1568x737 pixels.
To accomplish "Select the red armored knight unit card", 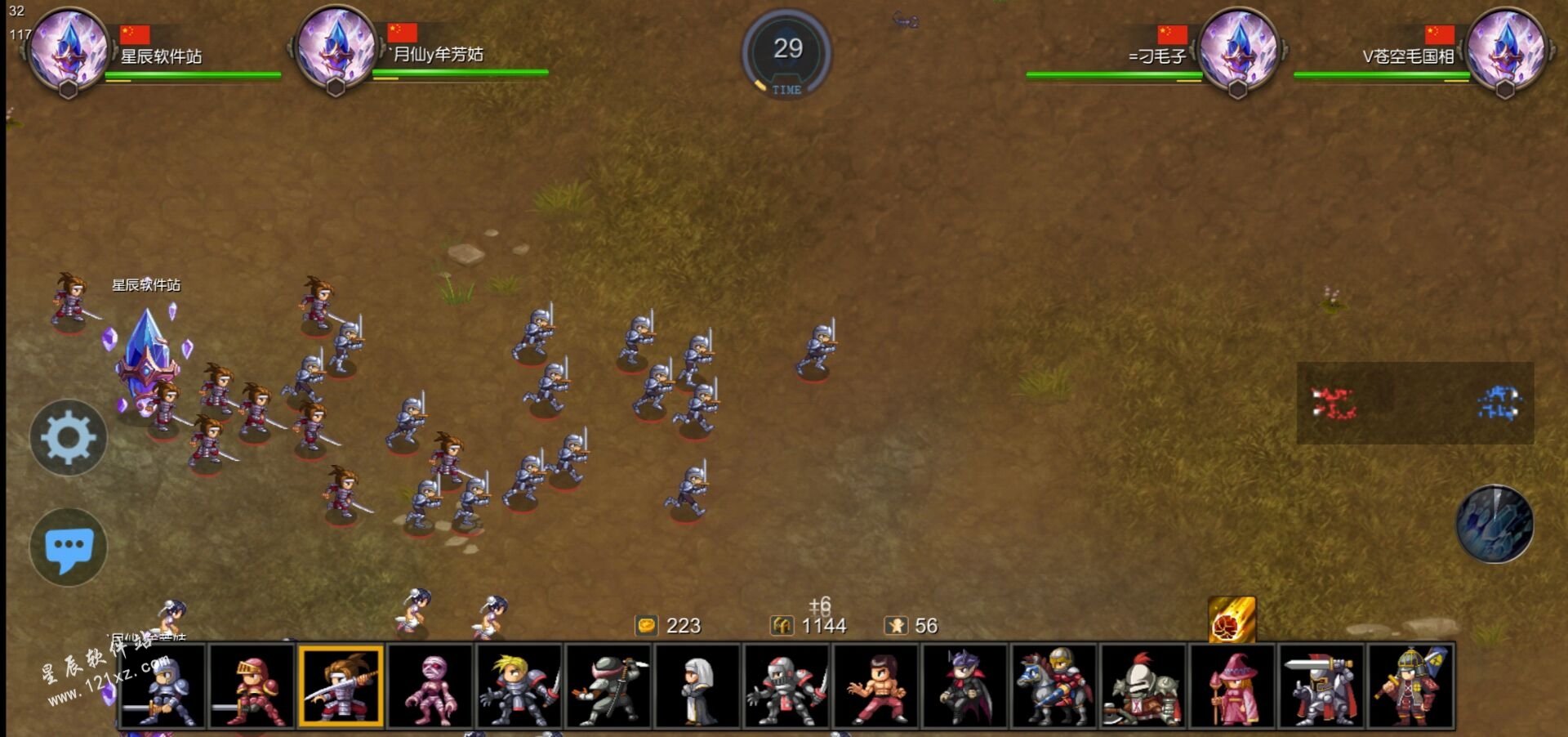I will coord(252,686).
